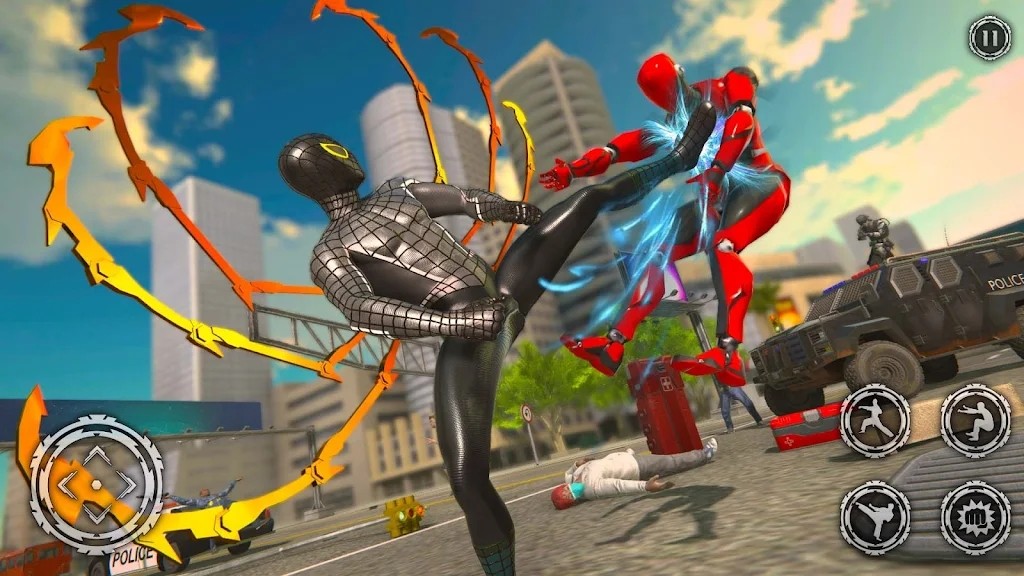This screenshot has width=1024, height=576.
Task: Use the karate punch stance attack
Action: point(873,420)
